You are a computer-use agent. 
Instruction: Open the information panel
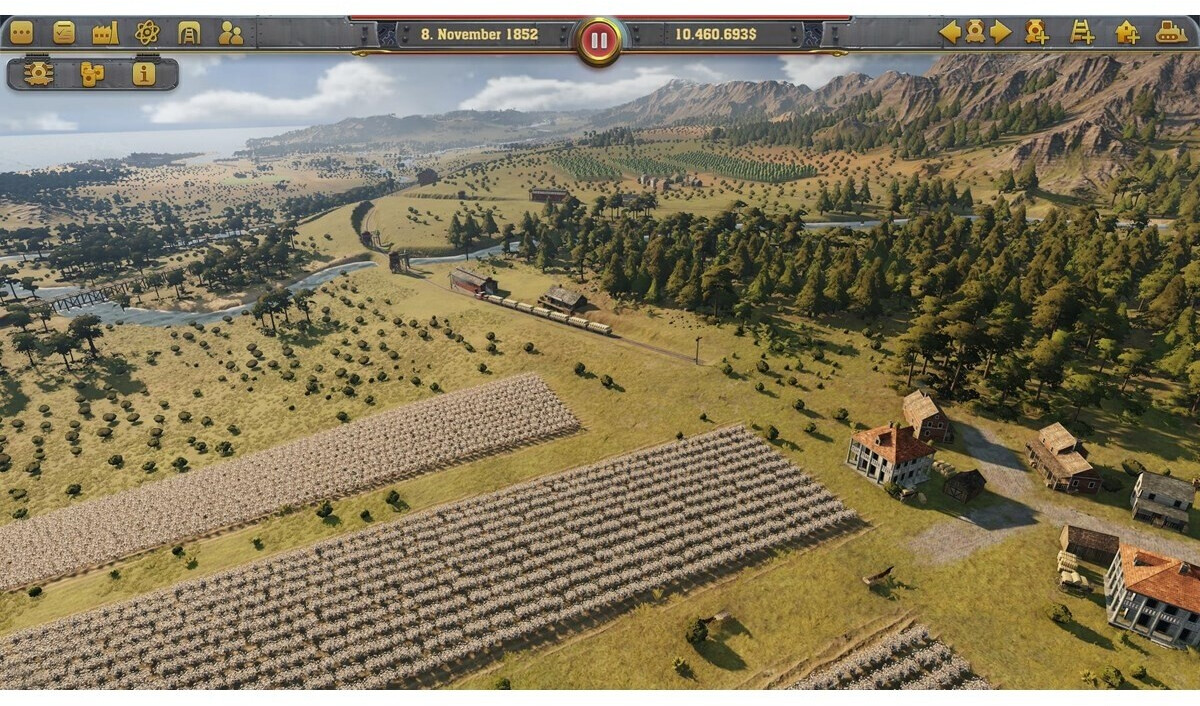point(144,74)
